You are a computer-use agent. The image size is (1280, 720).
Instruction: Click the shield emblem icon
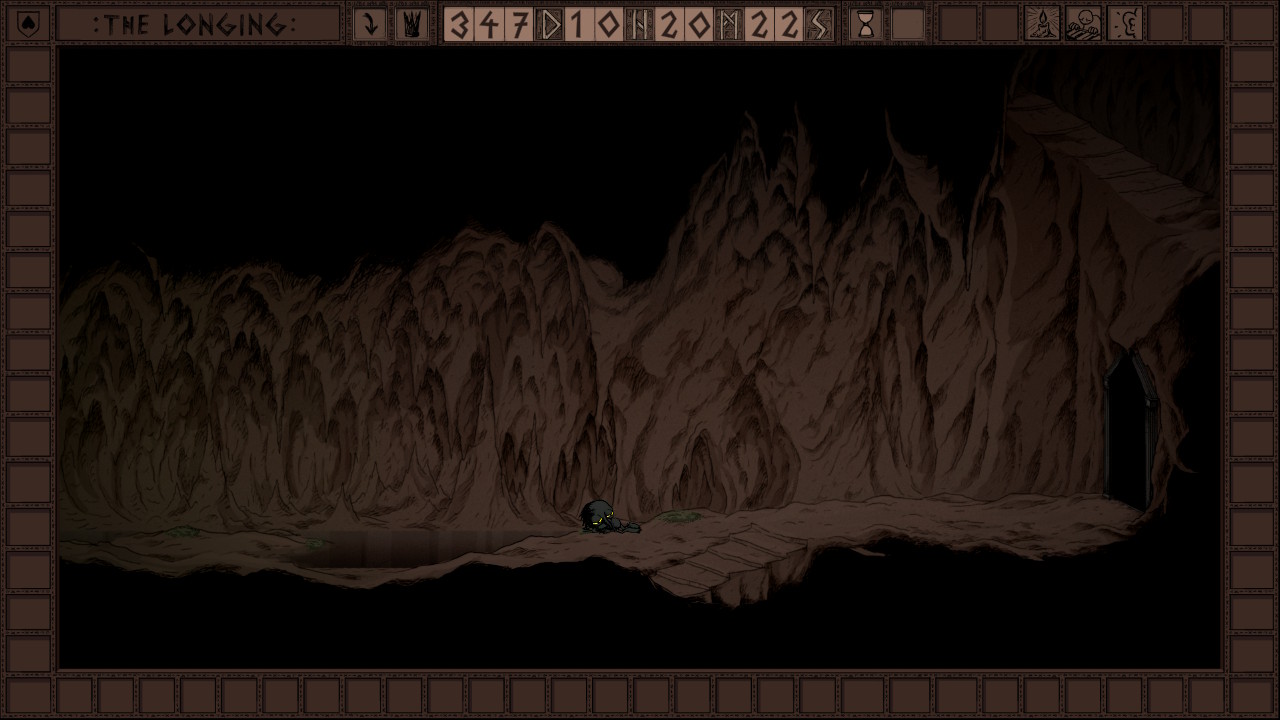pyautogui.click(x=29, y=24)
